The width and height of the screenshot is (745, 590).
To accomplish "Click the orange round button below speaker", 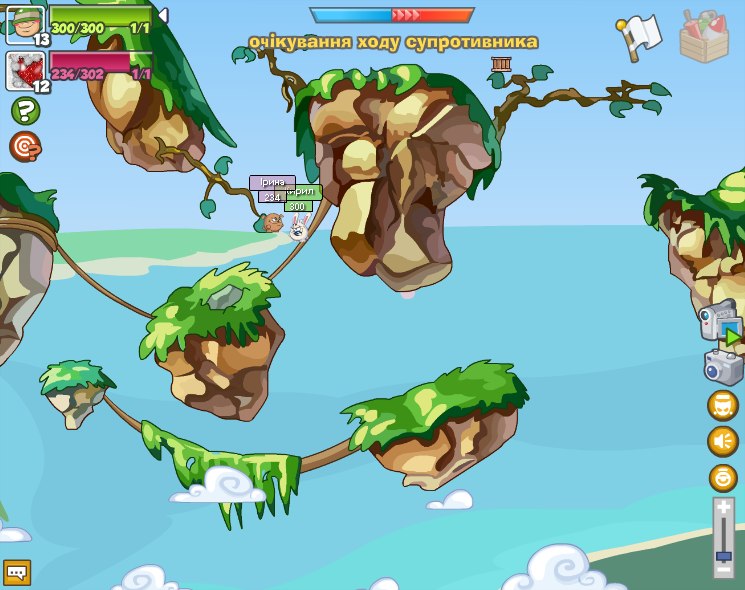I will (x=722, y=477).
